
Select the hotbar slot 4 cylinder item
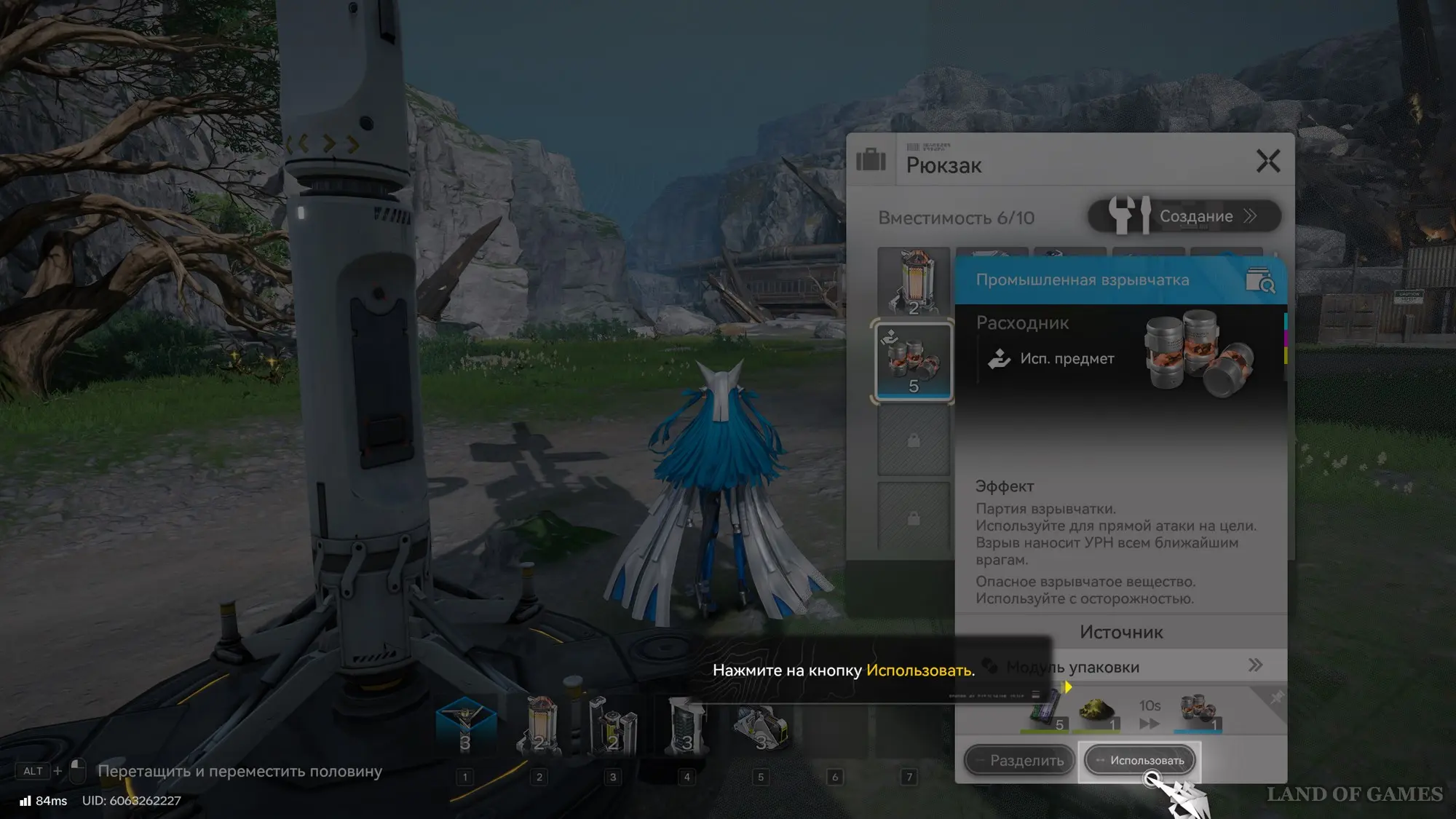pyautogui.click(x=687, y=726)
